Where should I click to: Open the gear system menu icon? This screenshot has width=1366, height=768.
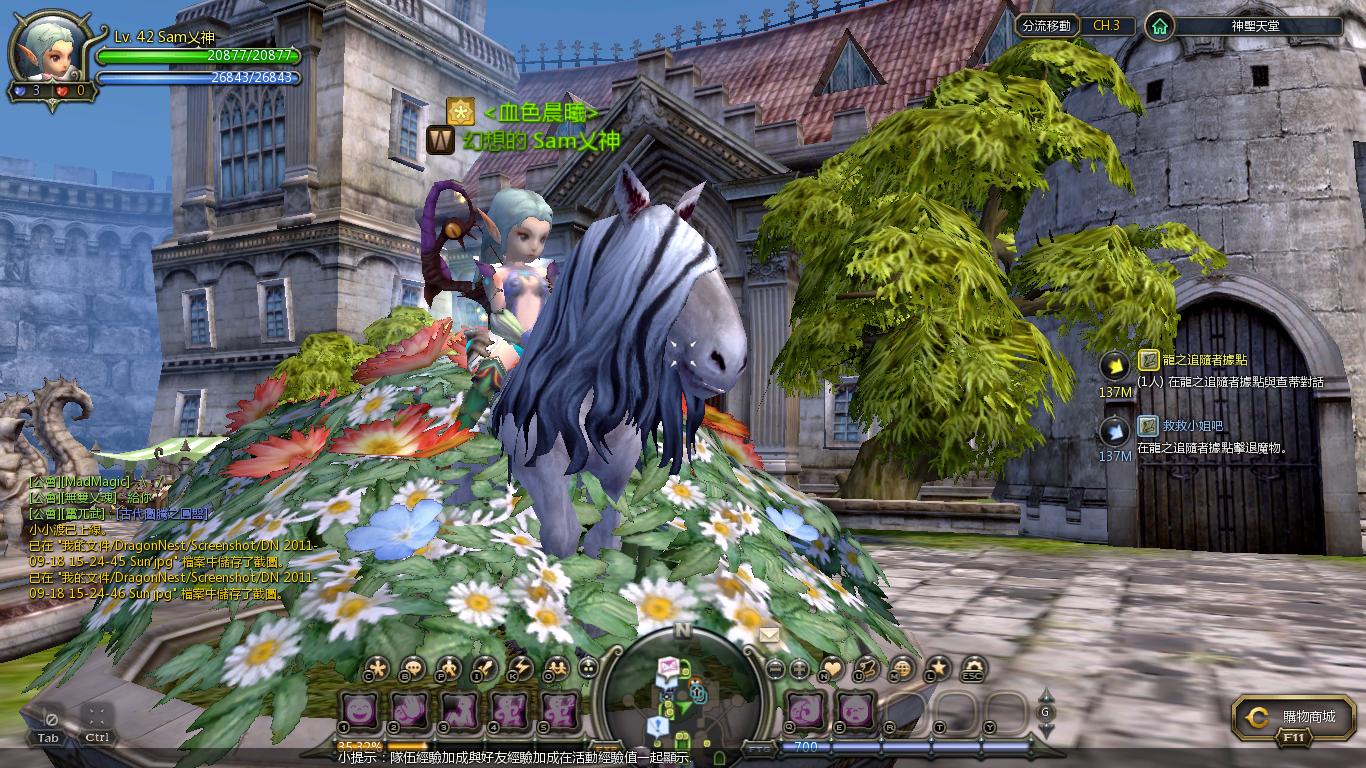coord(972,667)
